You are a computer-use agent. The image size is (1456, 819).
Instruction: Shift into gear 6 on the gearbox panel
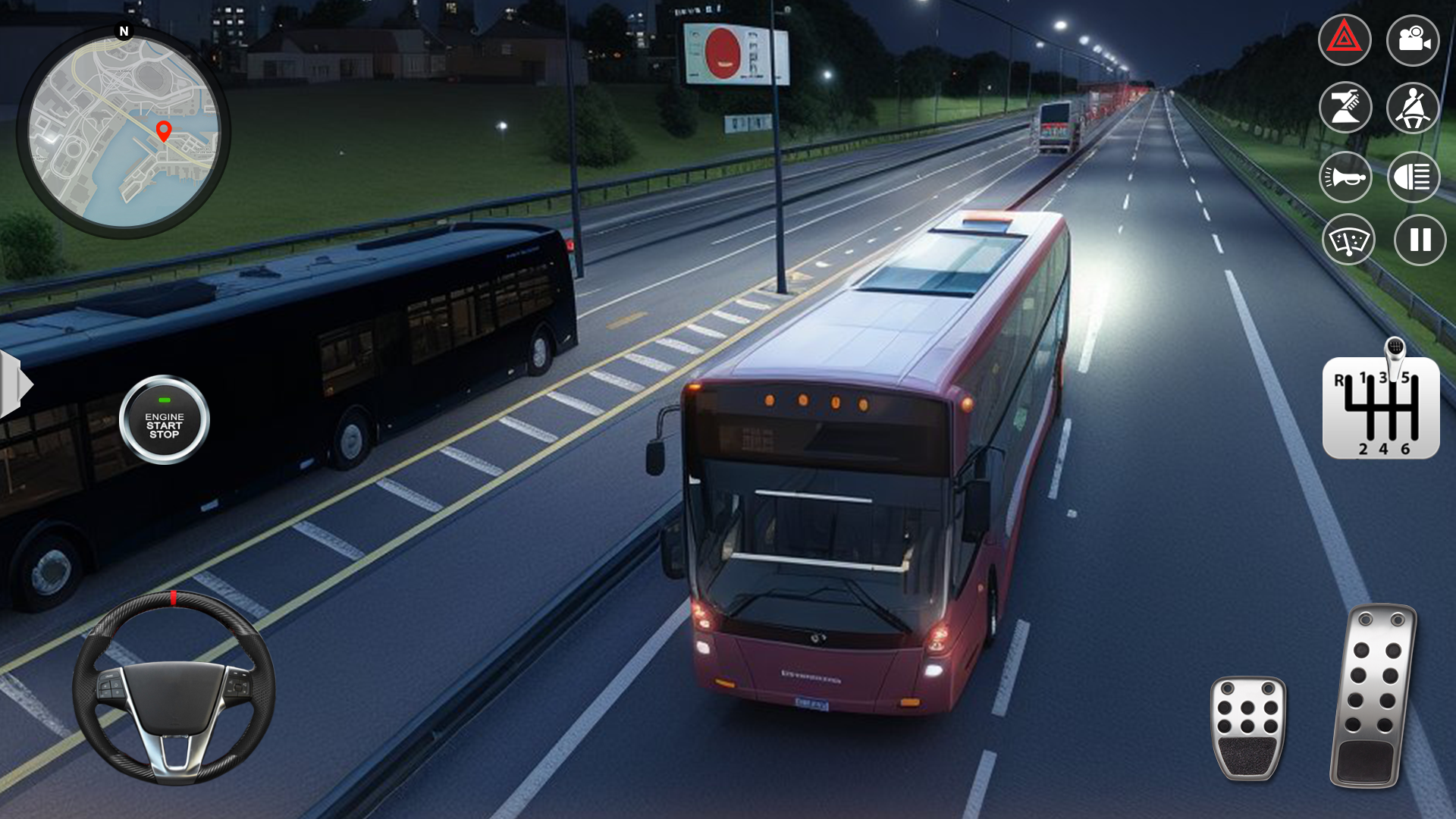coord(1407,447)
